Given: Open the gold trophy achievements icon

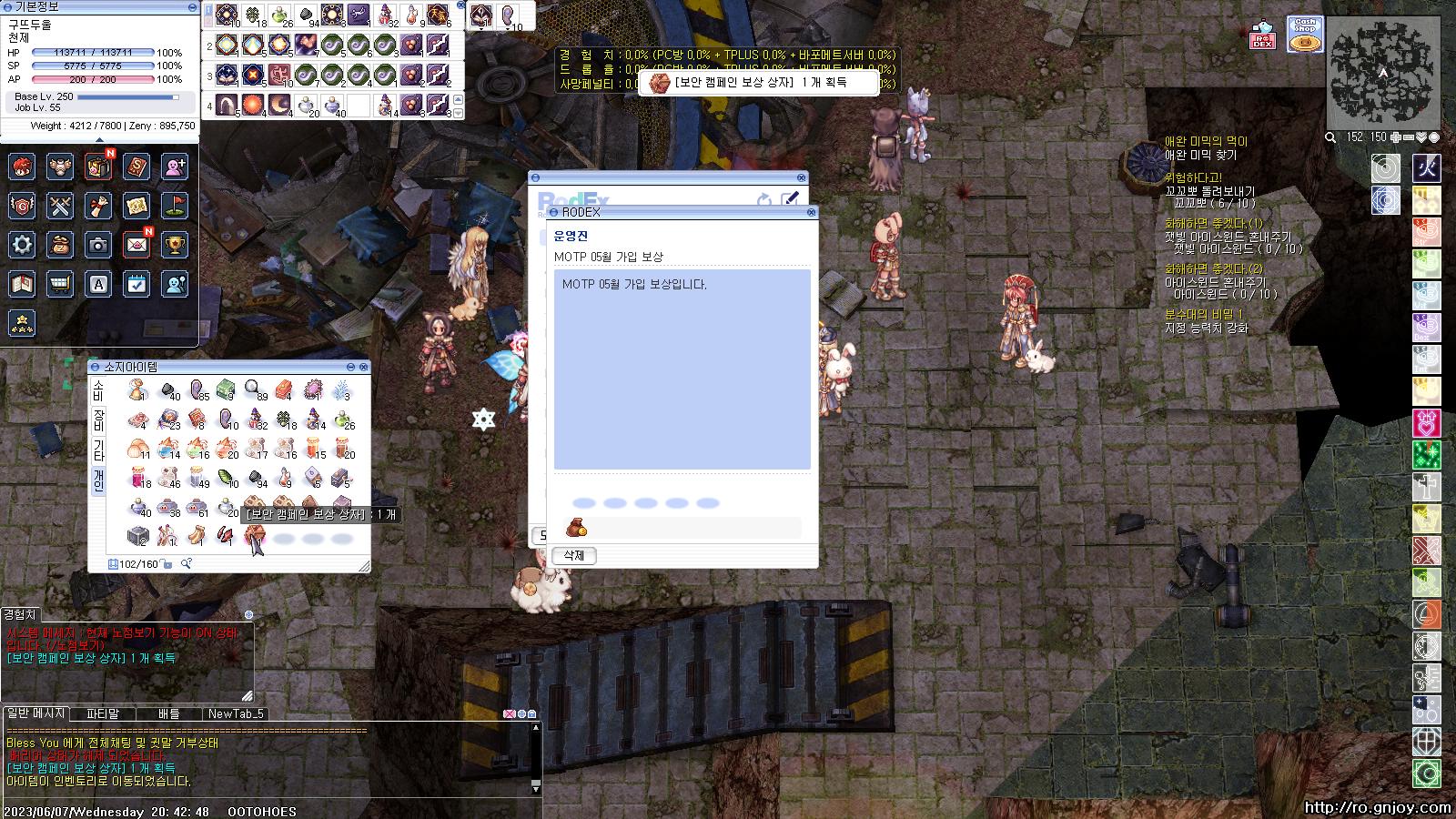Looking at the screenshot, I should click(175, 245).
